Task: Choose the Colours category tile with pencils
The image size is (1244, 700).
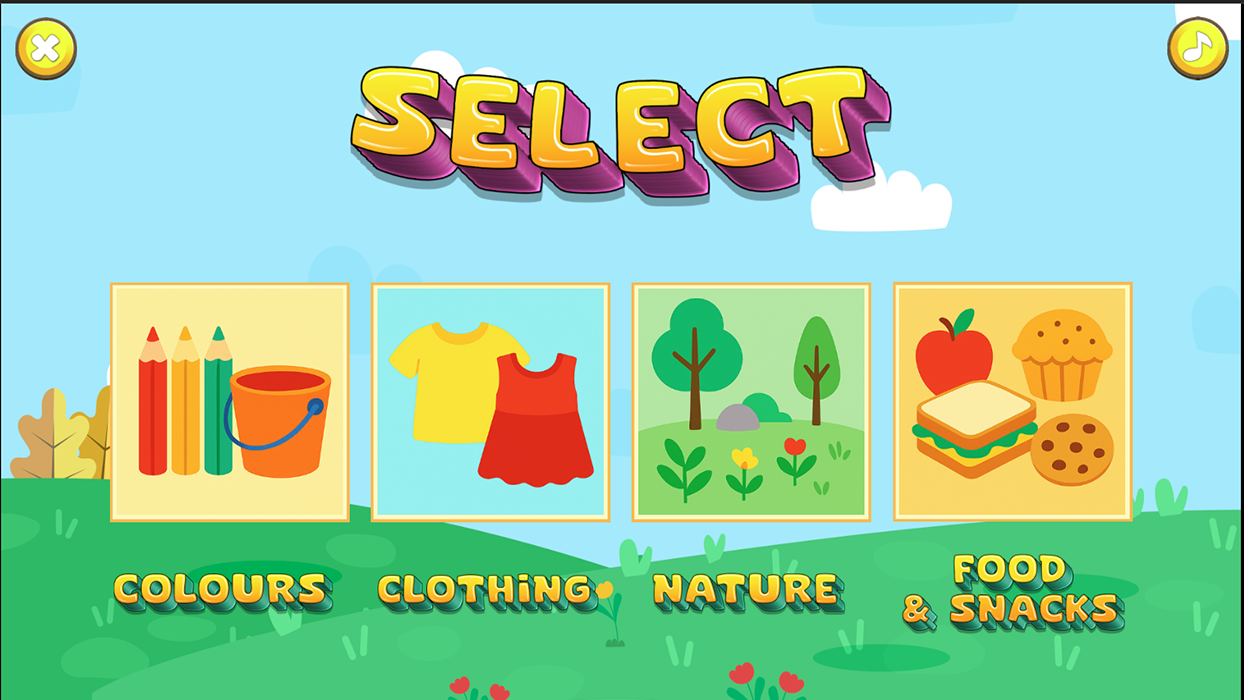Action: pyautogui.click(x=230, y=402)
